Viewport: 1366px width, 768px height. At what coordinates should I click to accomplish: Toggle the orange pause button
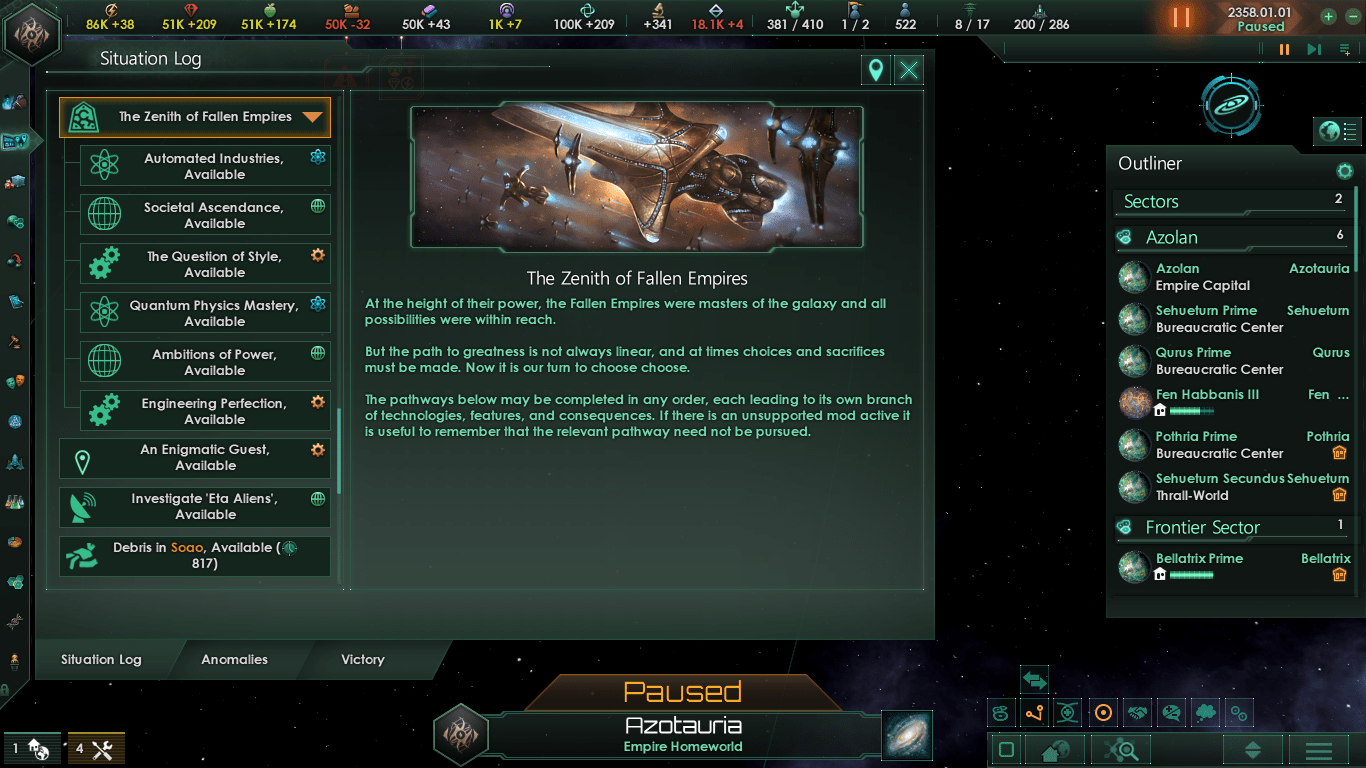[x=1181, y=18]
